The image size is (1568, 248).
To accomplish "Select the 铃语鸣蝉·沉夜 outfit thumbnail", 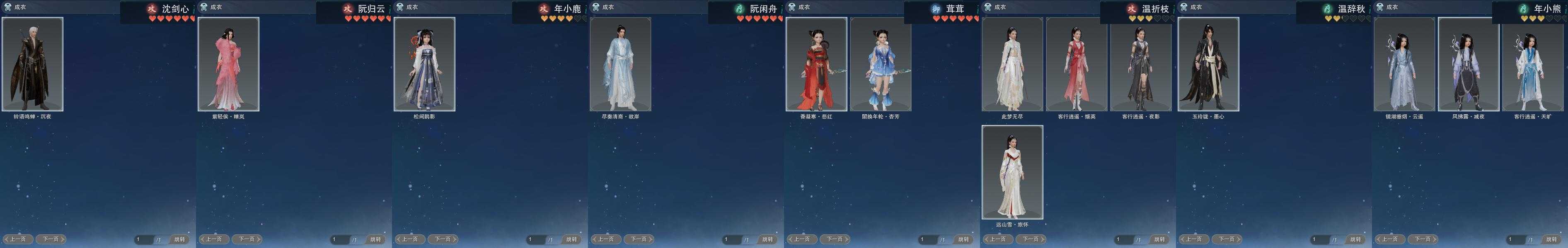I will click(x=32, y=64).
